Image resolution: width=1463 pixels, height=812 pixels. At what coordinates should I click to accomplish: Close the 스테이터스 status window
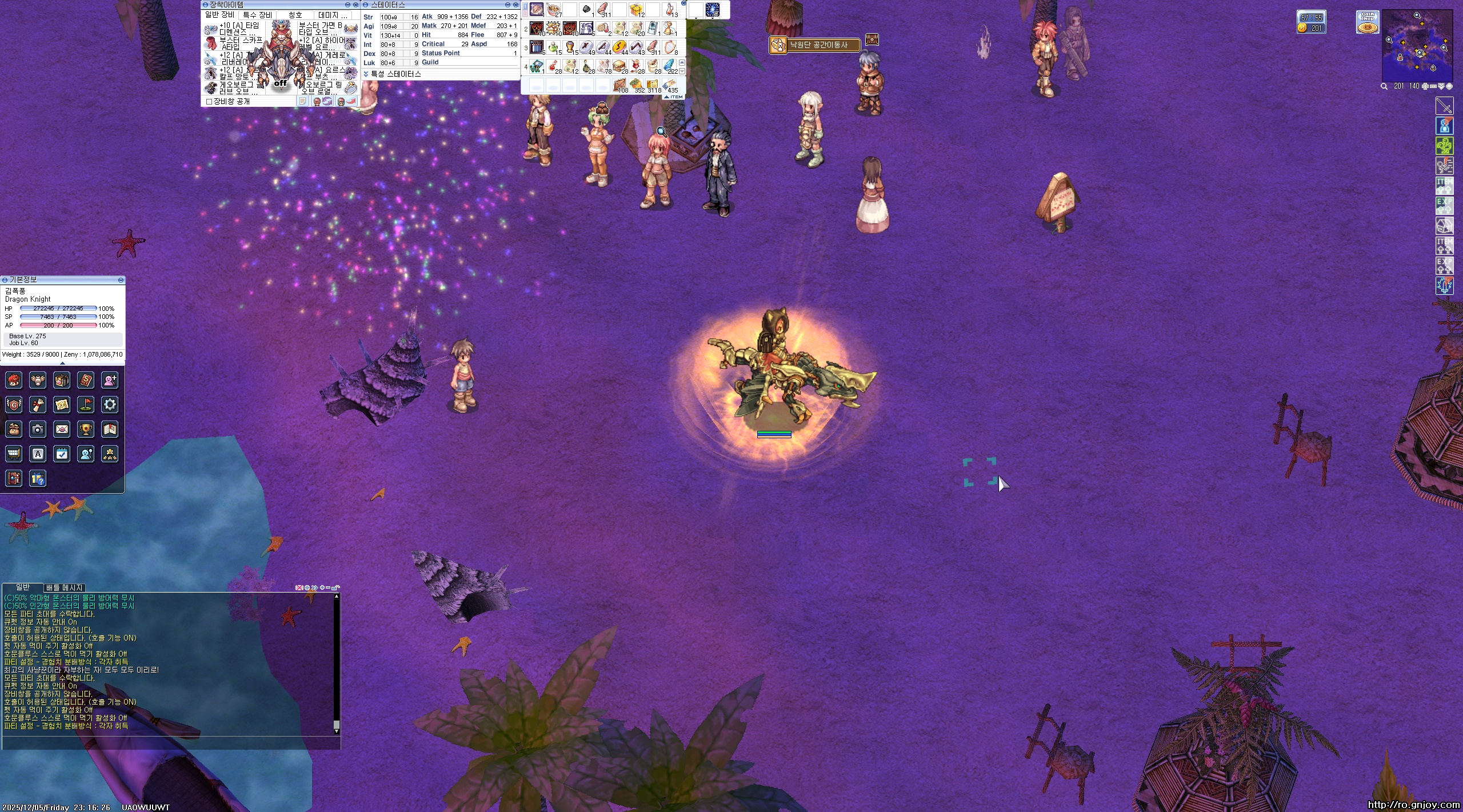pos(515,5)
